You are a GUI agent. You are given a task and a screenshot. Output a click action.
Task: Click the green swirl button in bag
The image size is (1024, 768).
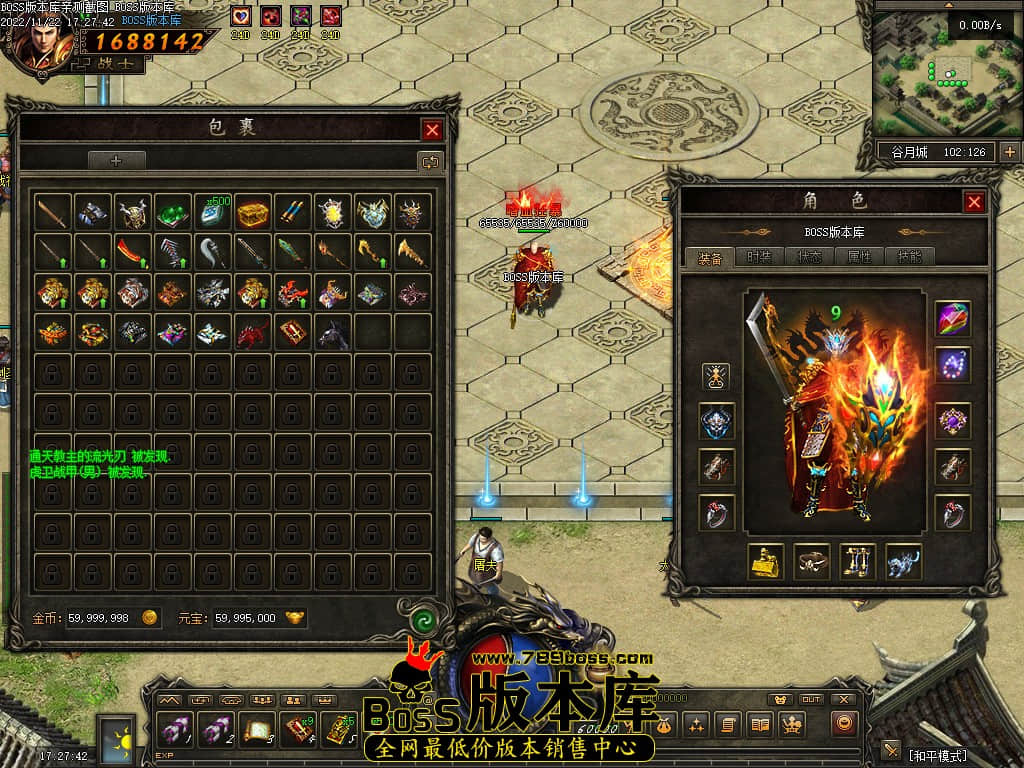pyautogui.click(x=423, y=619)
